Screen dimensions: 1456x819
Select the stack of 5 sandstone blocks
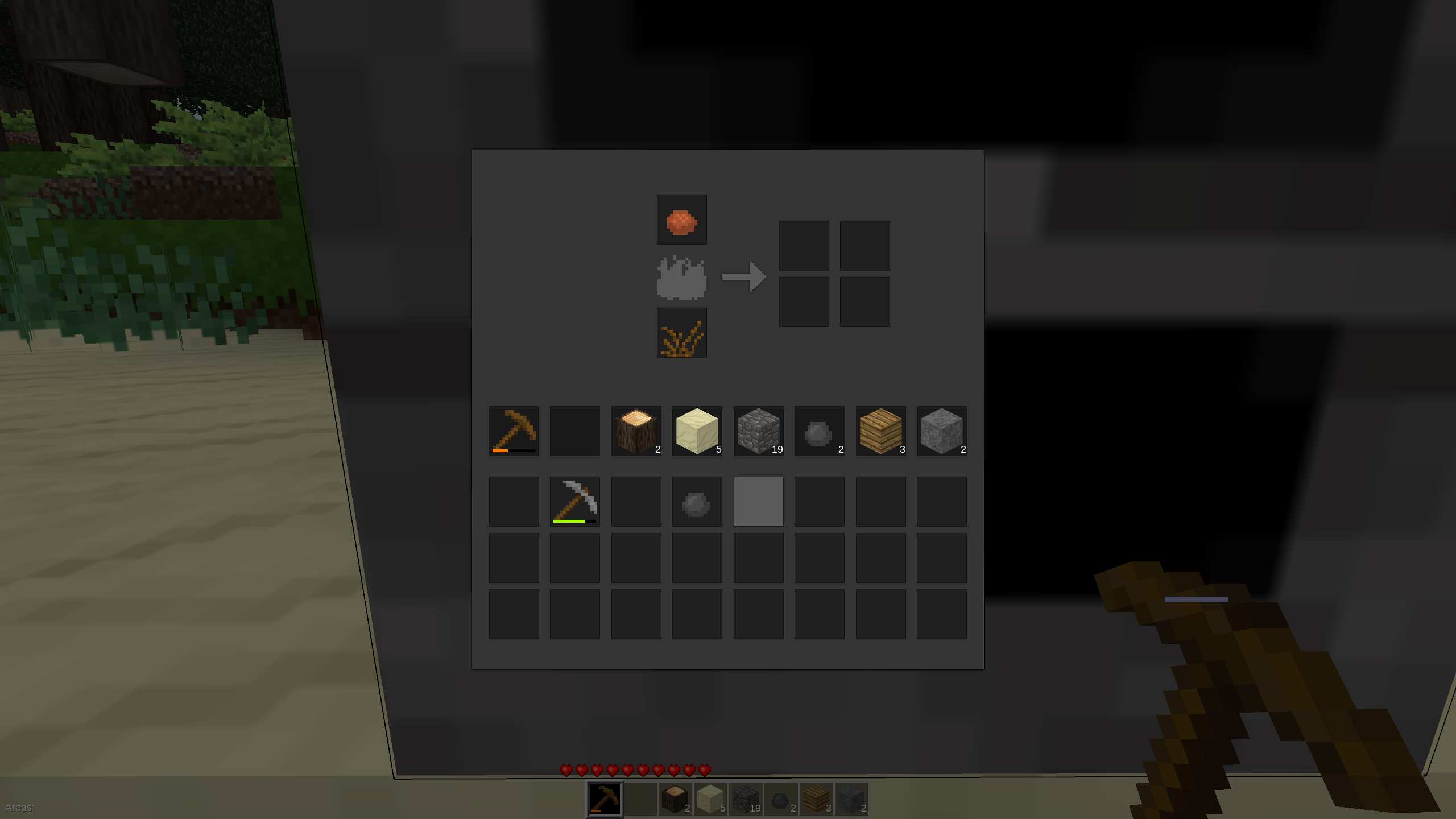point(697,431)
